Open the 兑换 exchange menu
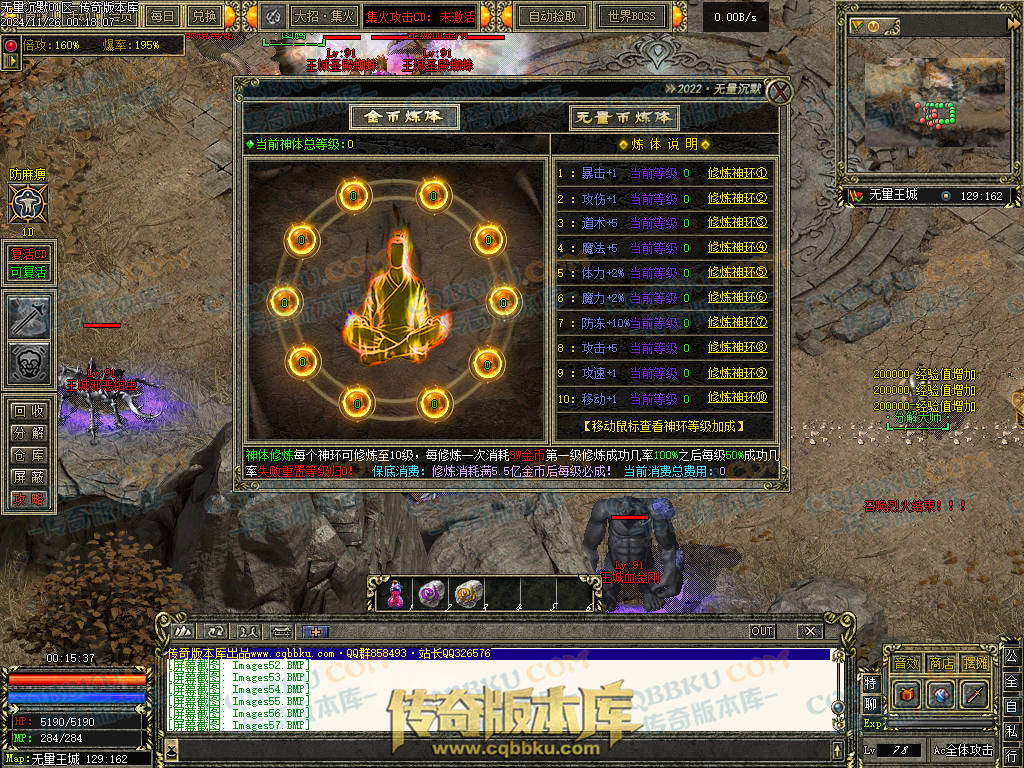This screenshot has height=768, width=1024. [x=204, y=16]
